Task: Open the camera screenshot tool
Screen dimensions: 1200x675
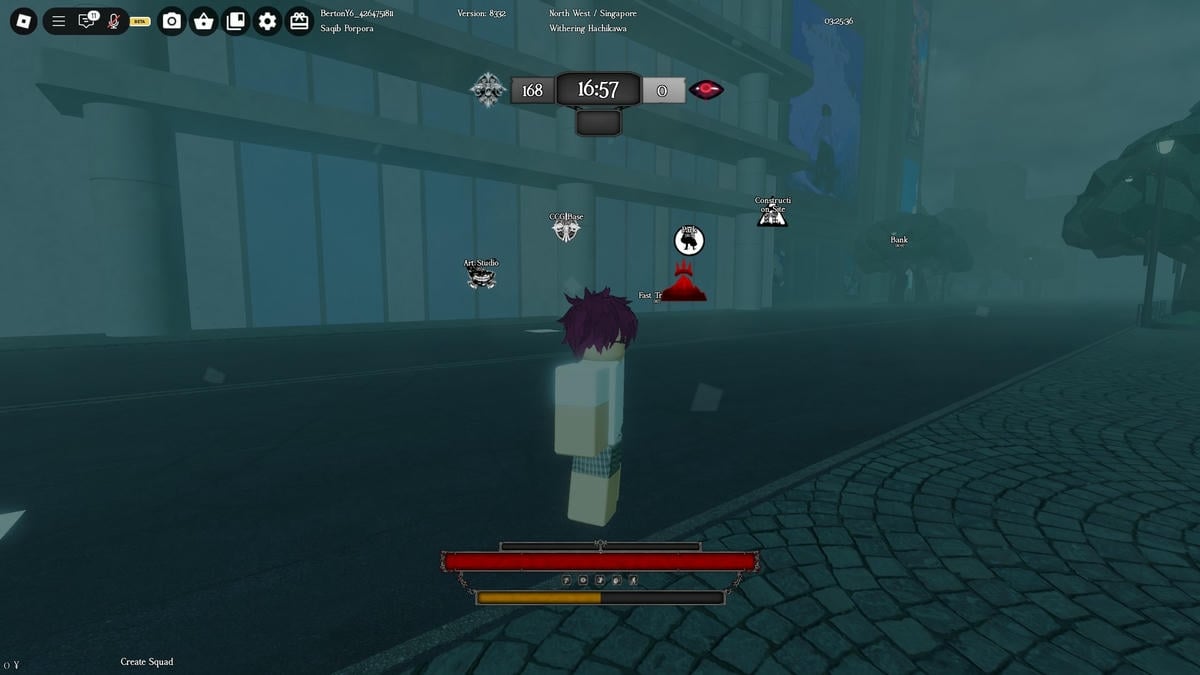Action: point(172,21)
